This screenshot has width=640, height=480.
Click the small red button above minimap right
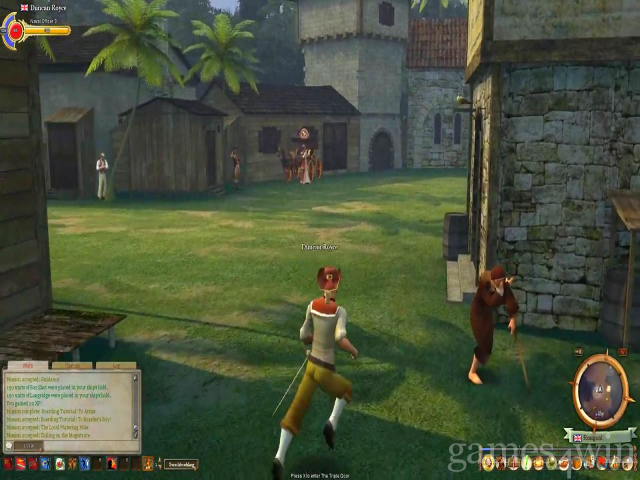[x=625, y=353]
